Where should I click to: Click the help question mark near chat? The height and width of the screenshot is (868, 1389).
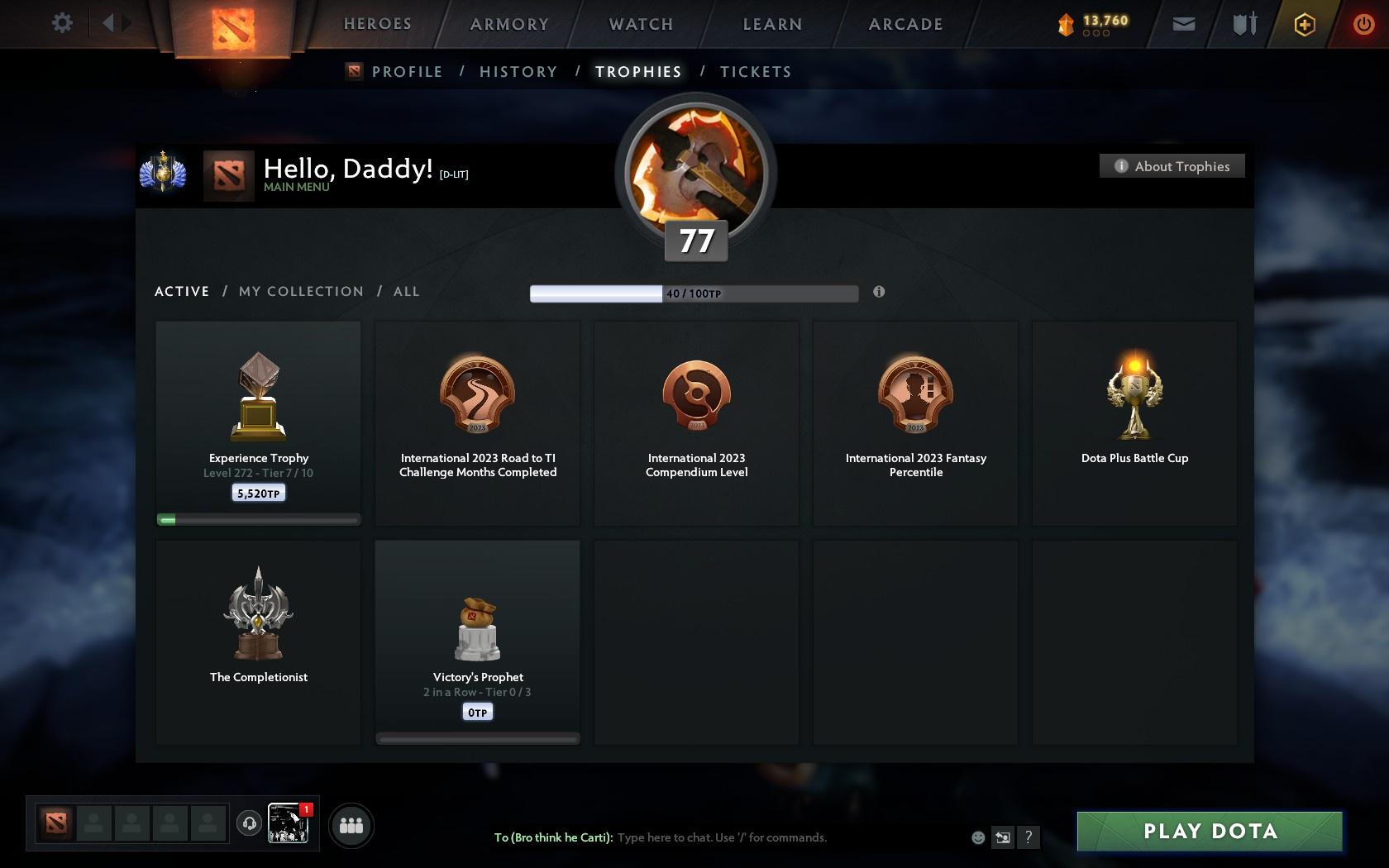point(1028,837)
